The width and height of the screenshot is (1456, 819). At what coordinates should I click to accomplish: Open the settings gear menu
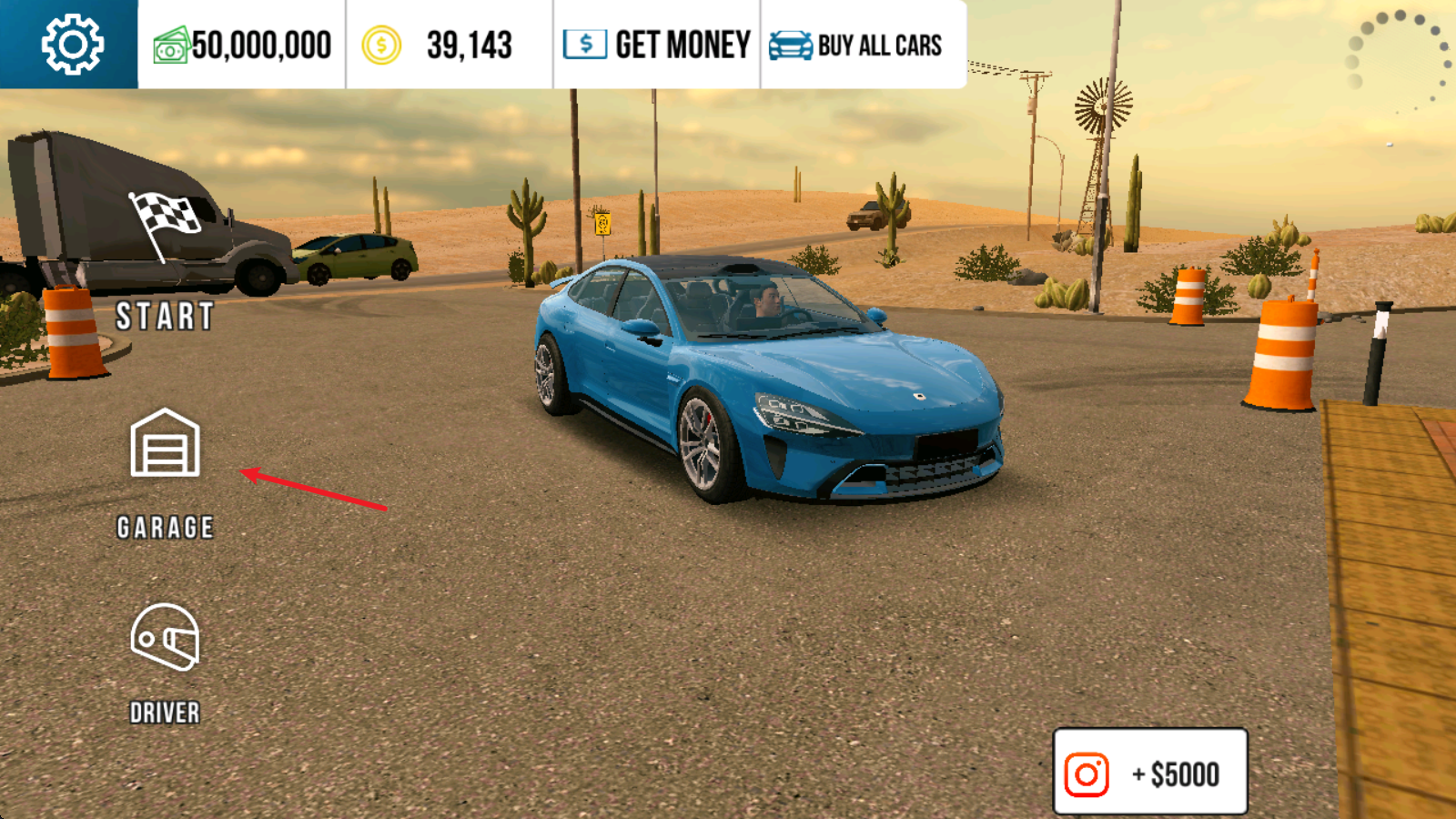[71, 44]
